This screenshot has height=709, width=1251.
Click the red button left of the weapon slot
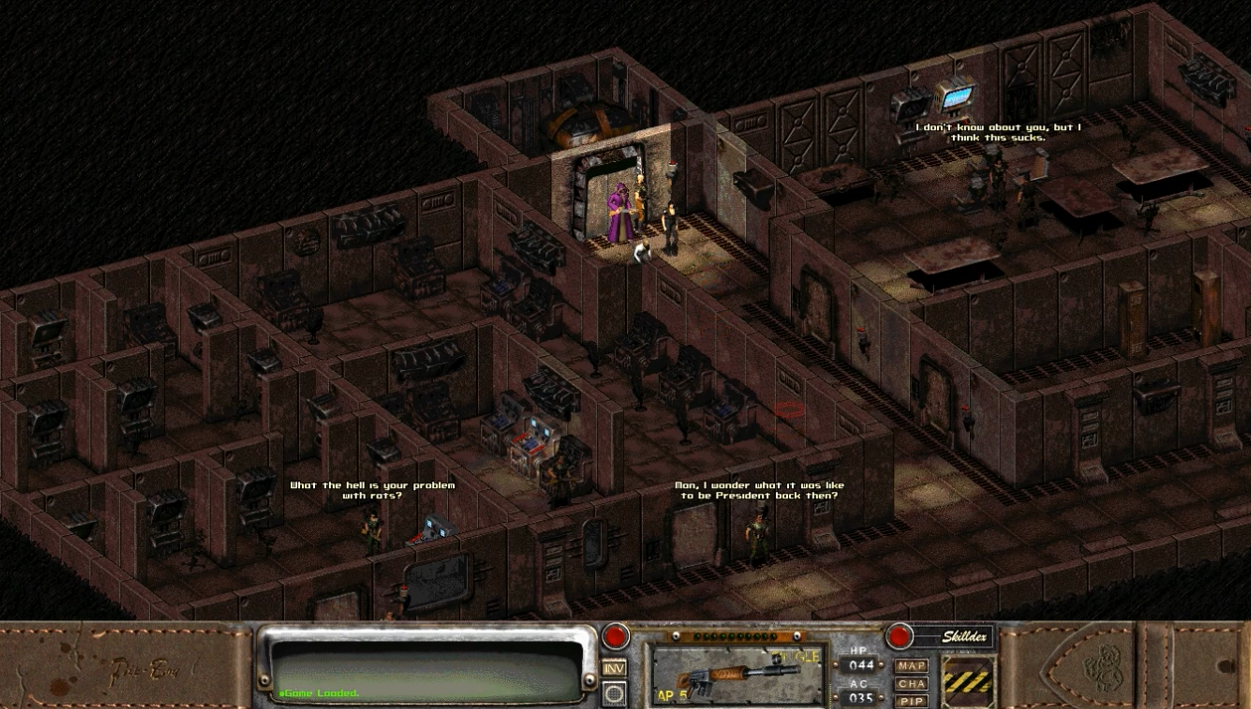click(x=615, y=636)
